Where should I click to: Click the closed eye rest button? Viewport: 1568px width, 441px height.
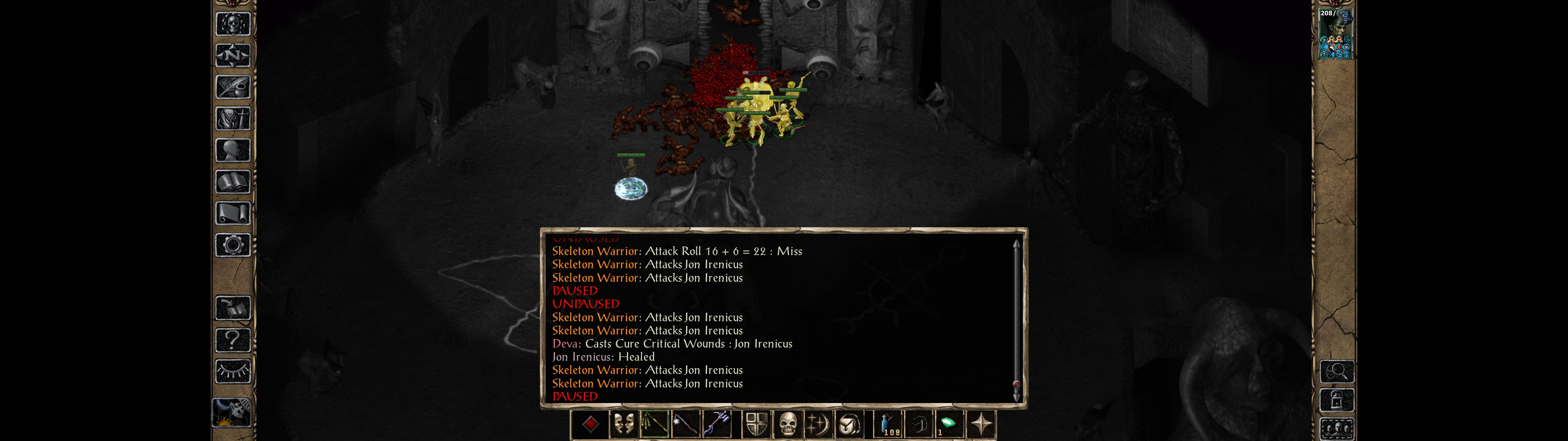[x=232, y=371]
